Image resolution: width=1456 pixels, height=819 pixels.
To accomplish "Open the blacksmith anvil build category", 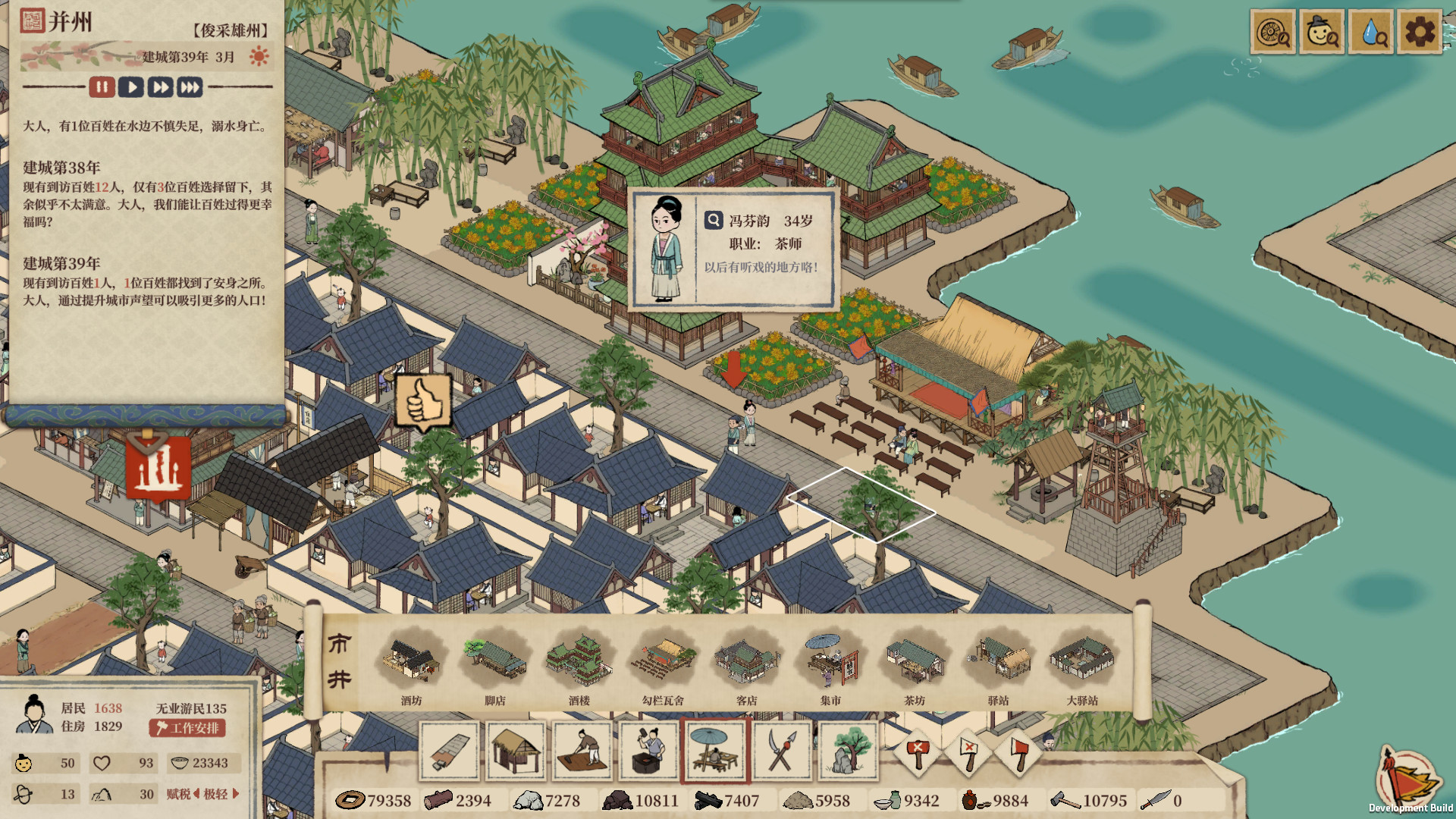I will coord(649,751).
